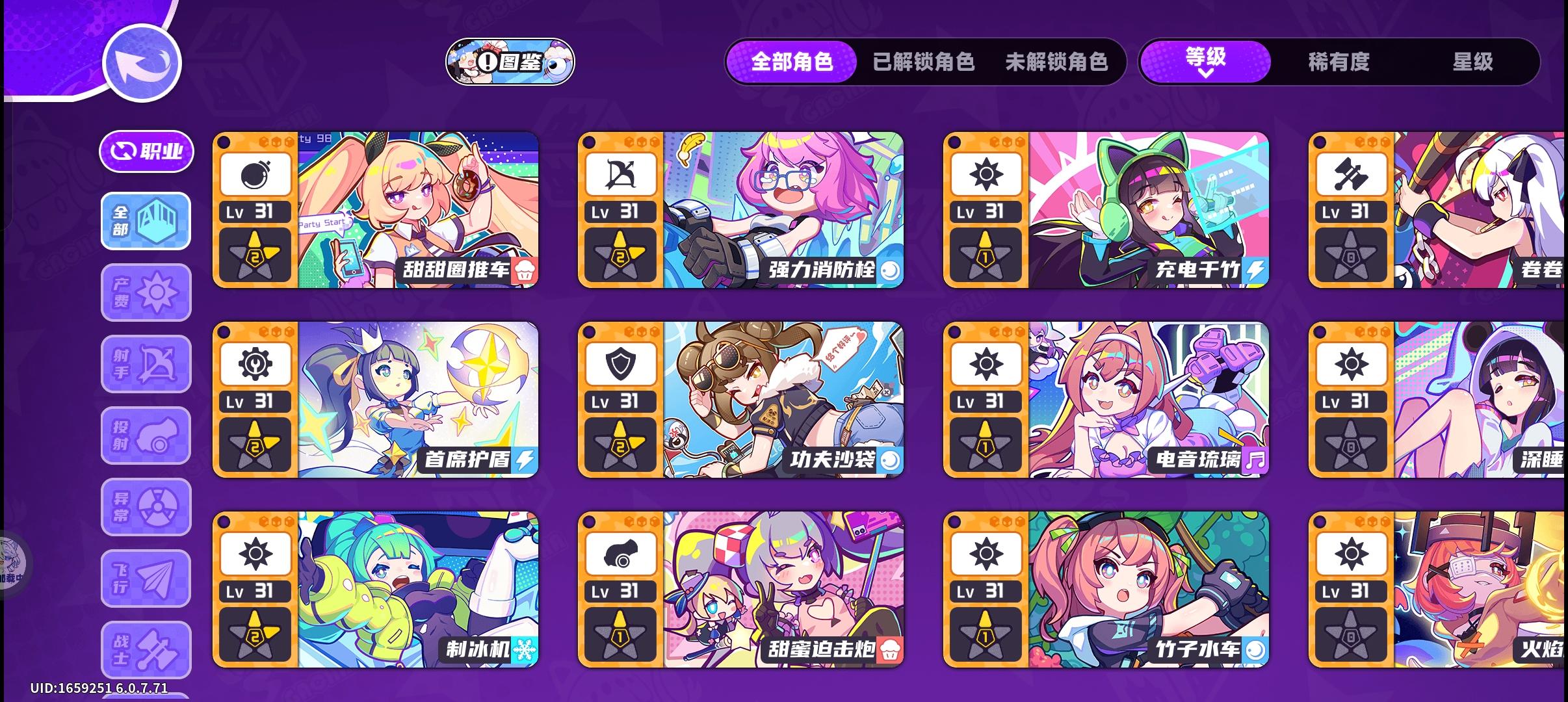Switch sorting to 稀有度

[x=1339, y=63]
